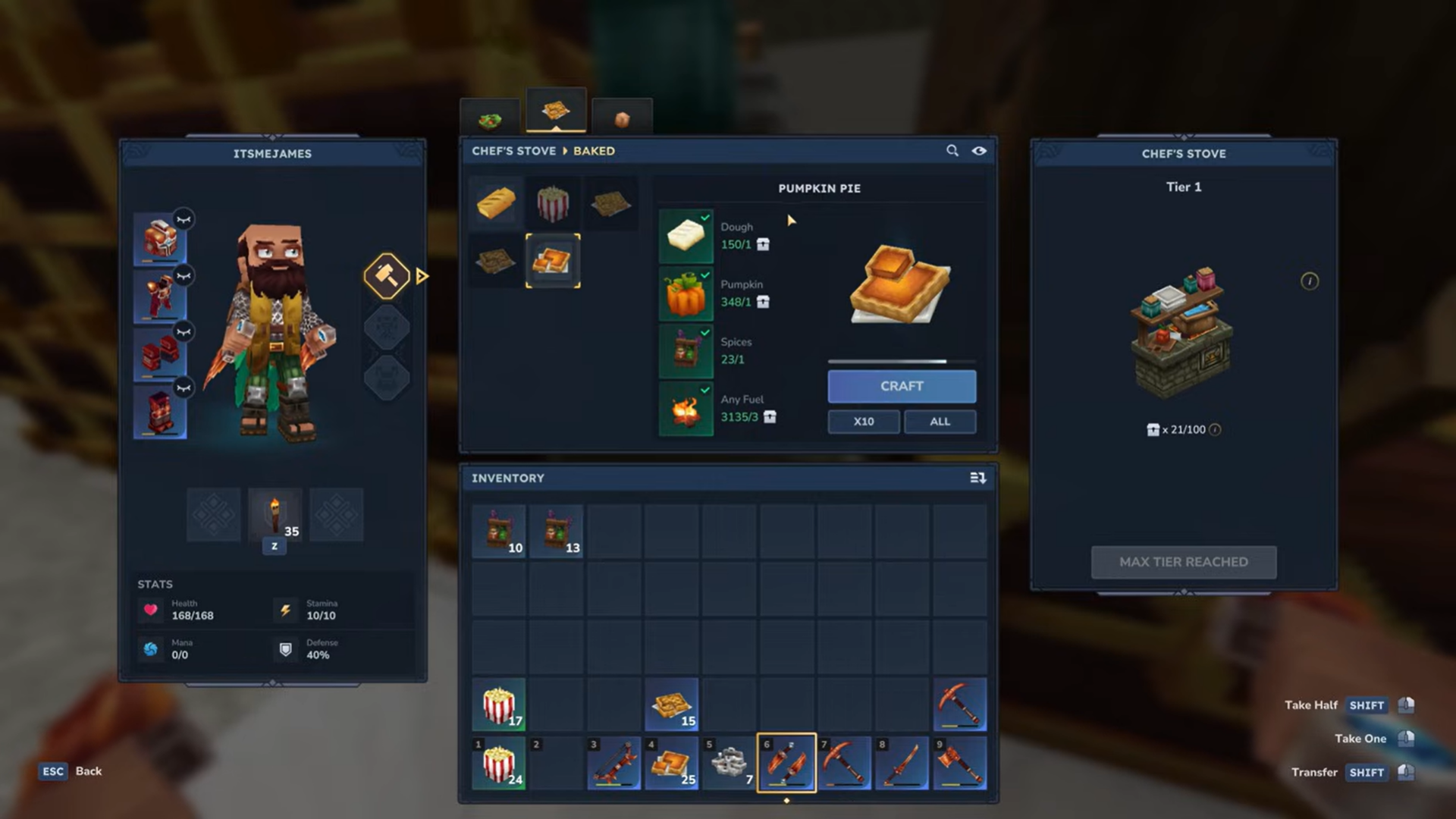Click the sort inventory icon

click(x=978, y=478)
